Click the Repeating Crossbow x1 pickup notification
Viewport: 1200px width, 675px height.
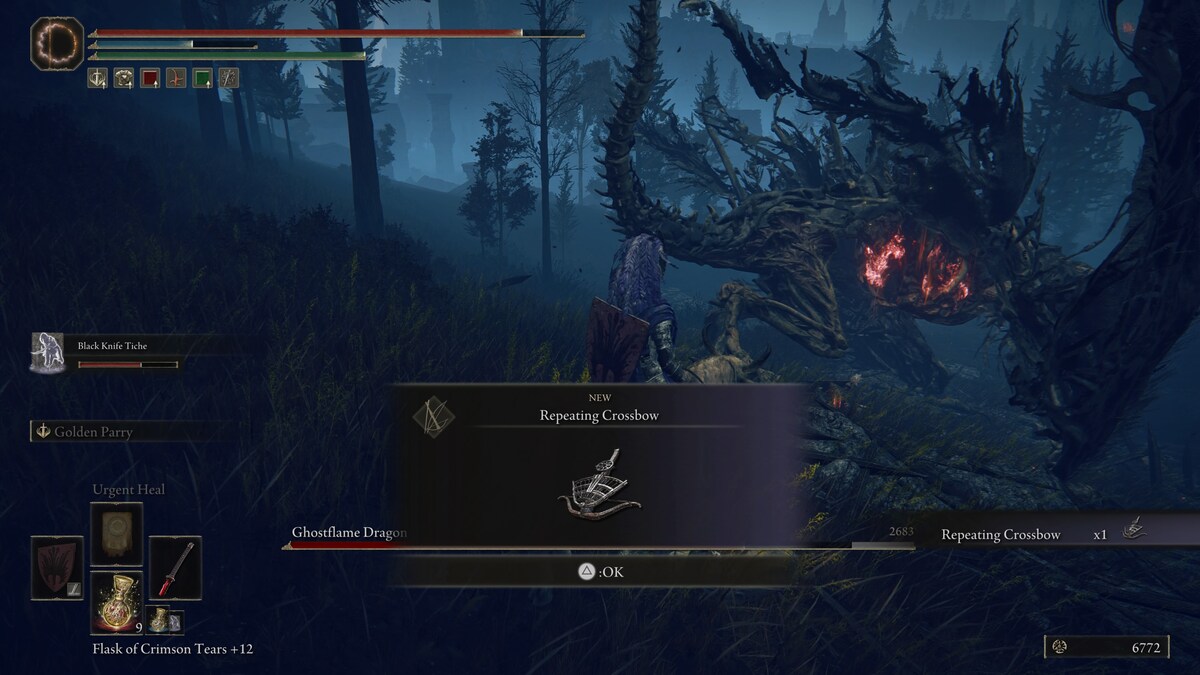coord(1040,534)
